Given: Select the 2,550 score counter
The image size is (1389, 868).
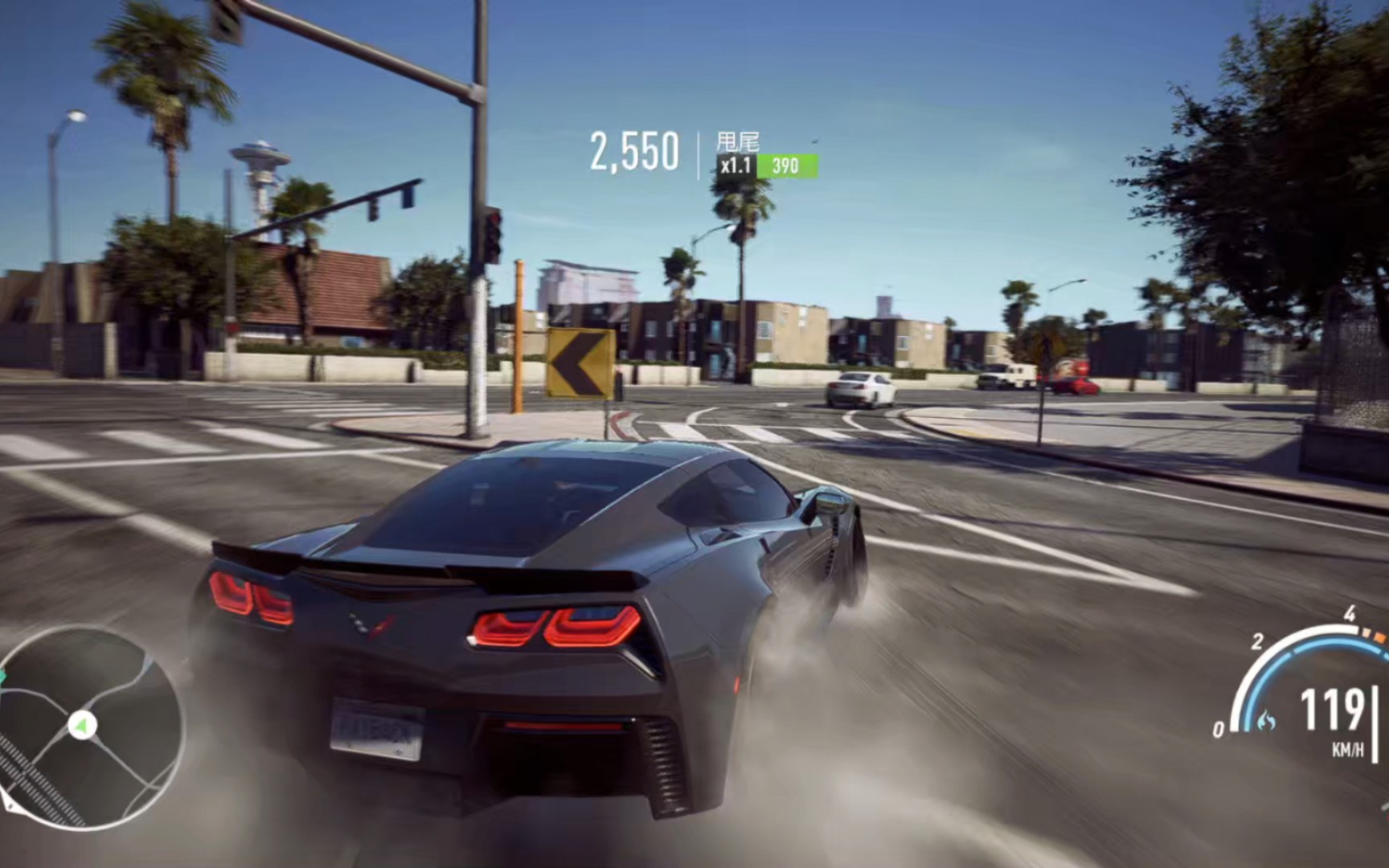Looking at the screenshot, I should [635, 149].
